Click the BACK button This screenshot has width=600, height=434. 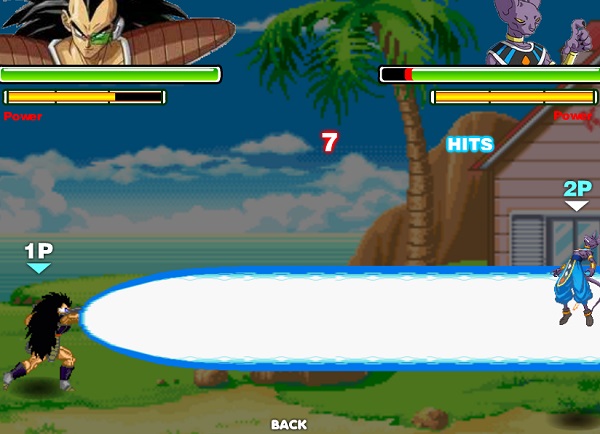[289, 424]
